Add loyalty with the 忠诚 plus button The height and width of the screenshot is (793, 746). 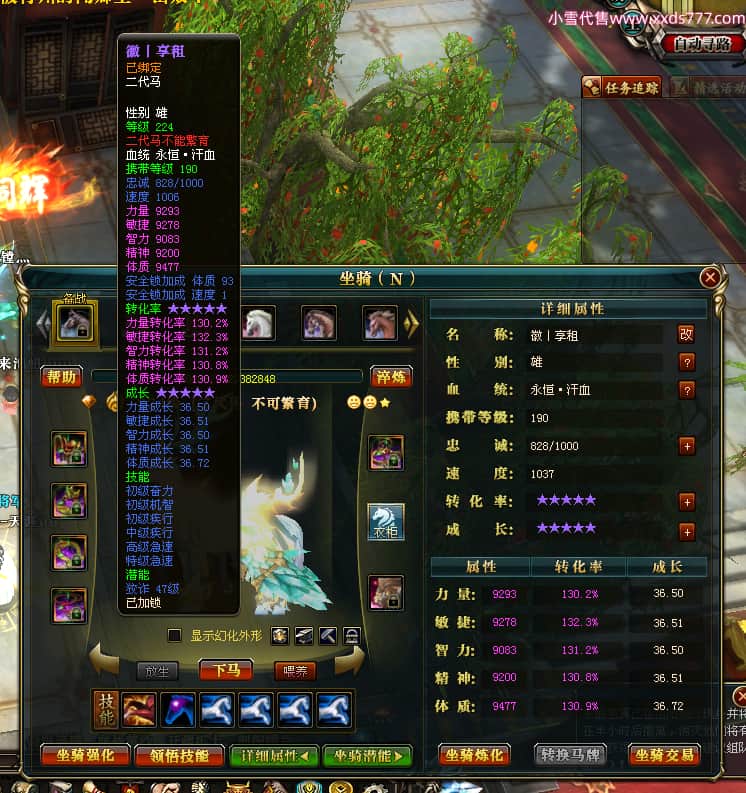[x=687, y=446]
